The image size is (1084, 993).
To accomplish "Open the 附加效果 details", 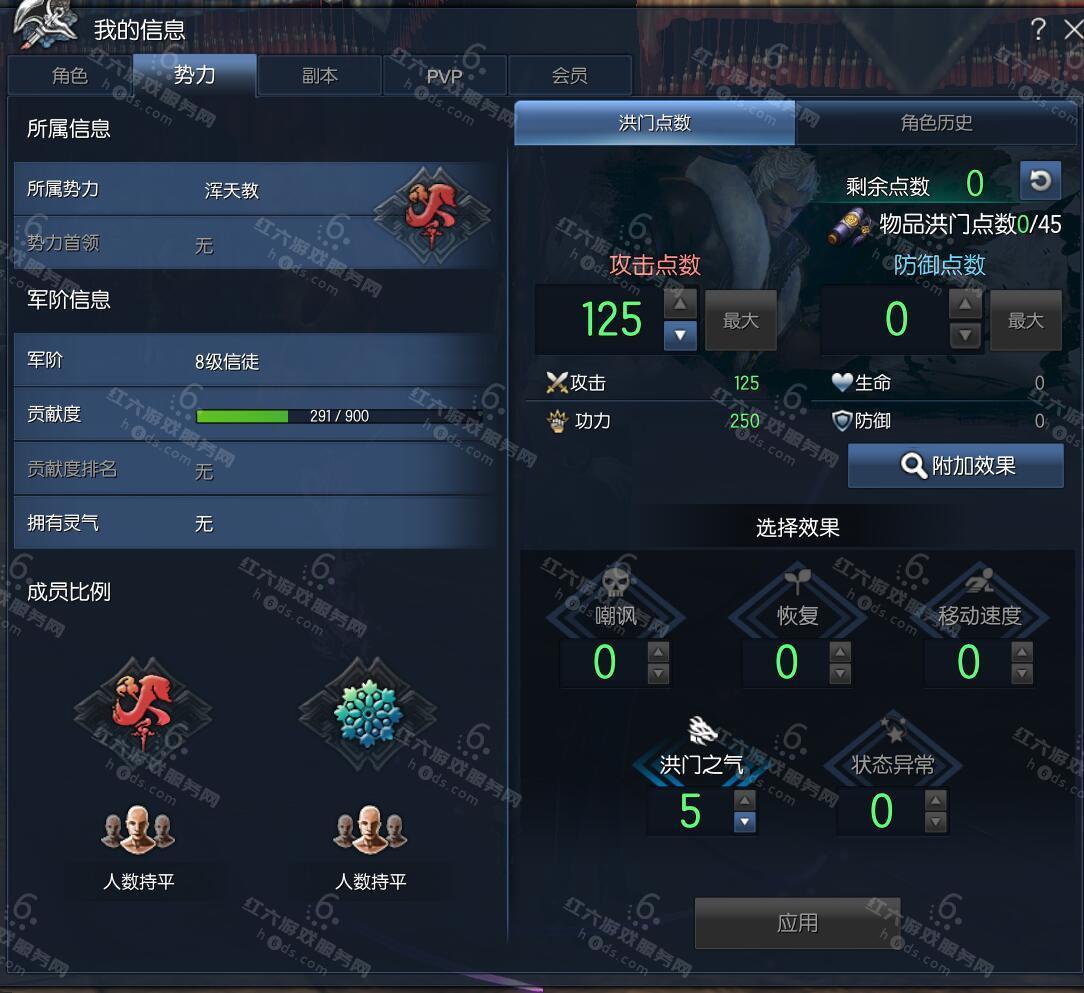I will [956, 466].
